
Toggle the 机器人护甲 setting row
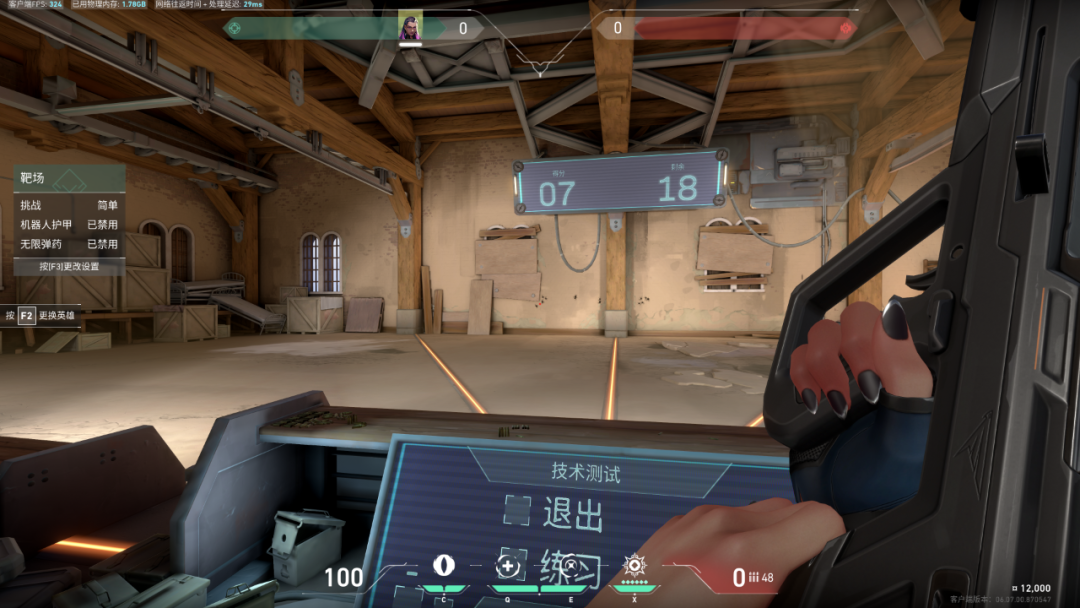pos(69,224)
